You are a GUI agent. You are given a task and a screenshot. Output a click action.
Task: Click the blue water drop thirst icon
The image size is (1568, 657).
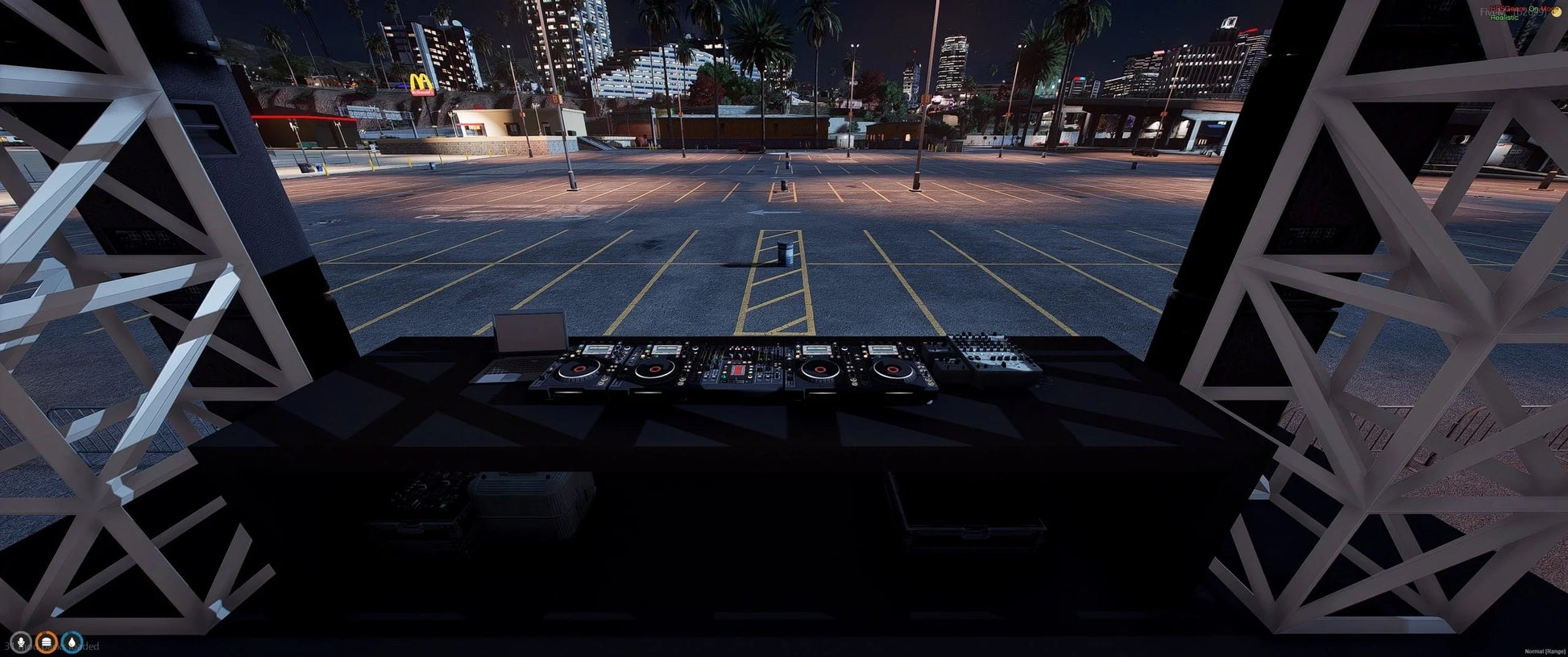[73, 642]
